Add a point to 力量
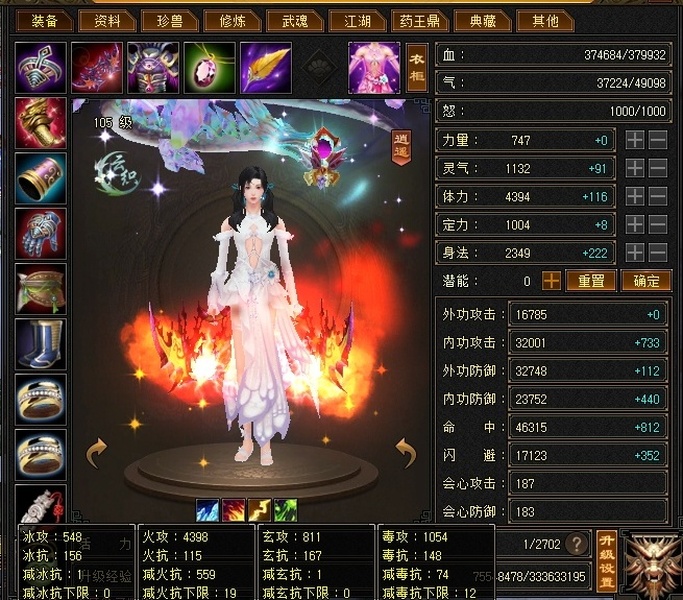683x600 pixels. (x=635, y=141)
